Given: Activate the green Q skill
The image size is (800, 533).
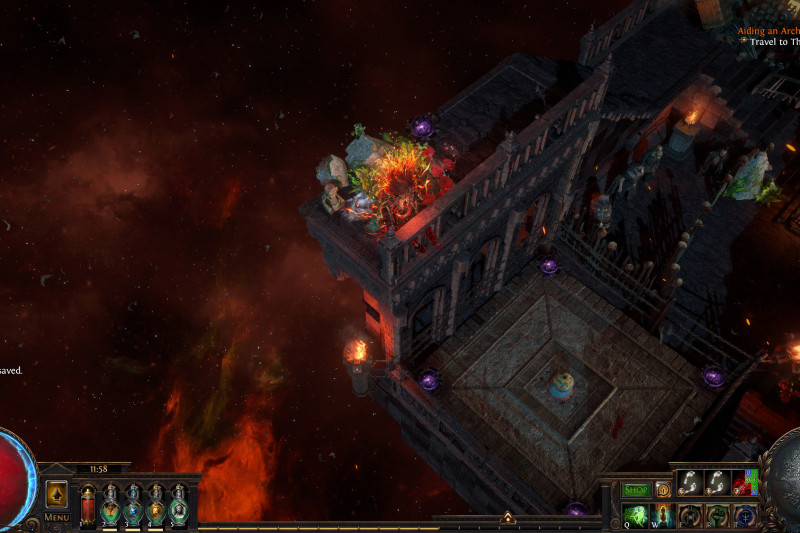Looking at the screenshot, I should (x=636, y=516).
